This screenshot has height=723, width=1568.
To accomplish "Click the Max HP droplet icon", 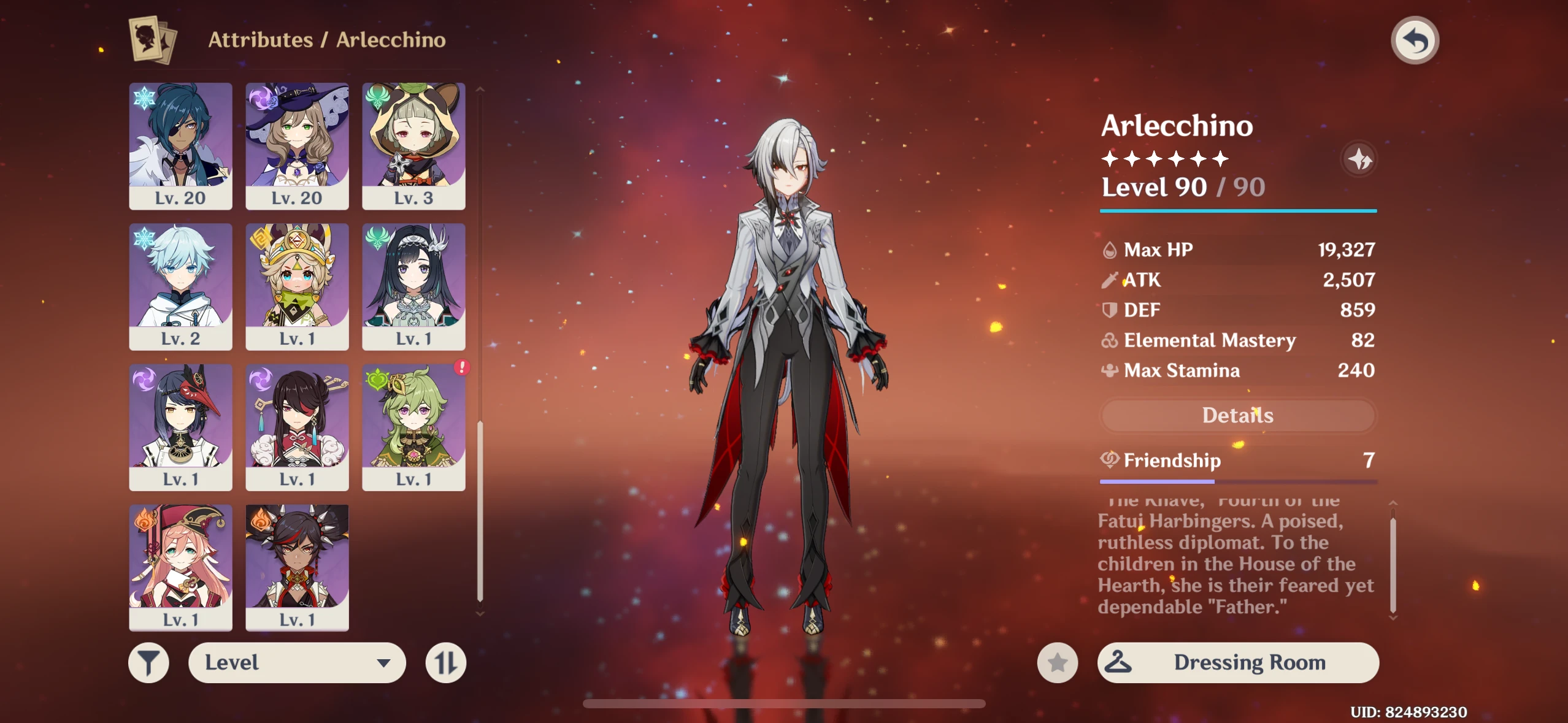I will pyautogui.click(x=1109, y=249).
